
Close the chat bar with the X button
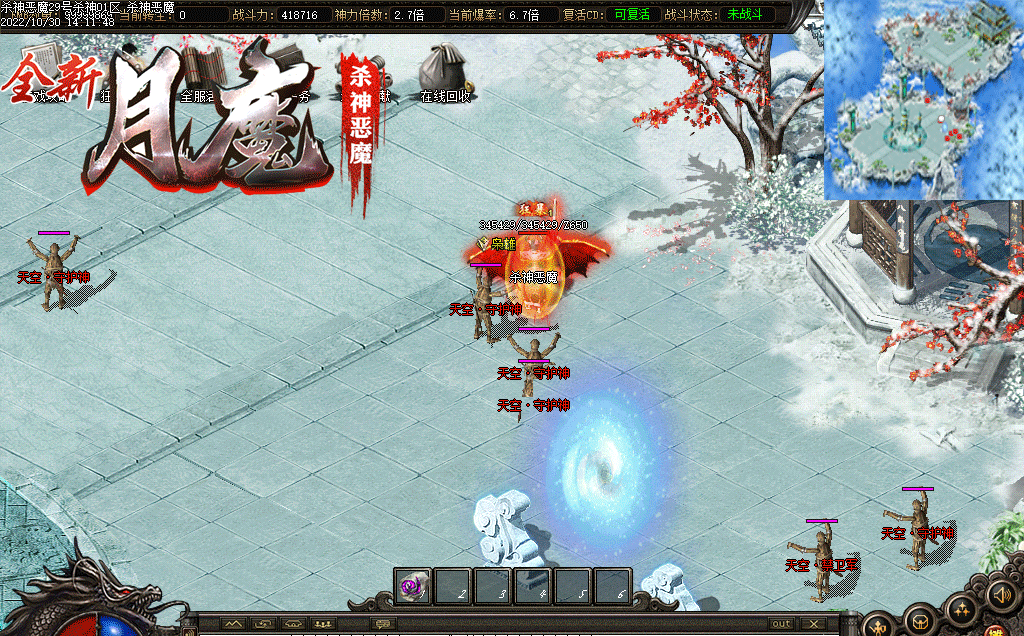814,624
